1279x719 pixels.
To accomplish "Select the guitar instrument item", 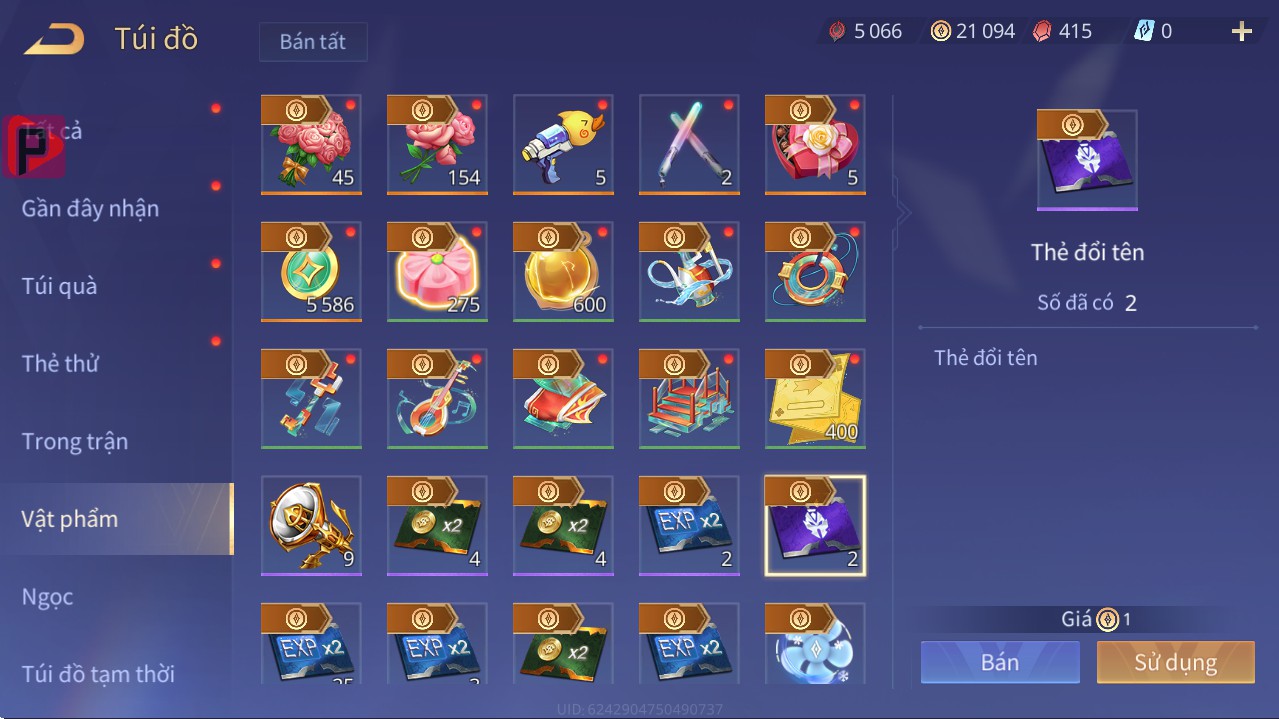I will click(437, 399).
